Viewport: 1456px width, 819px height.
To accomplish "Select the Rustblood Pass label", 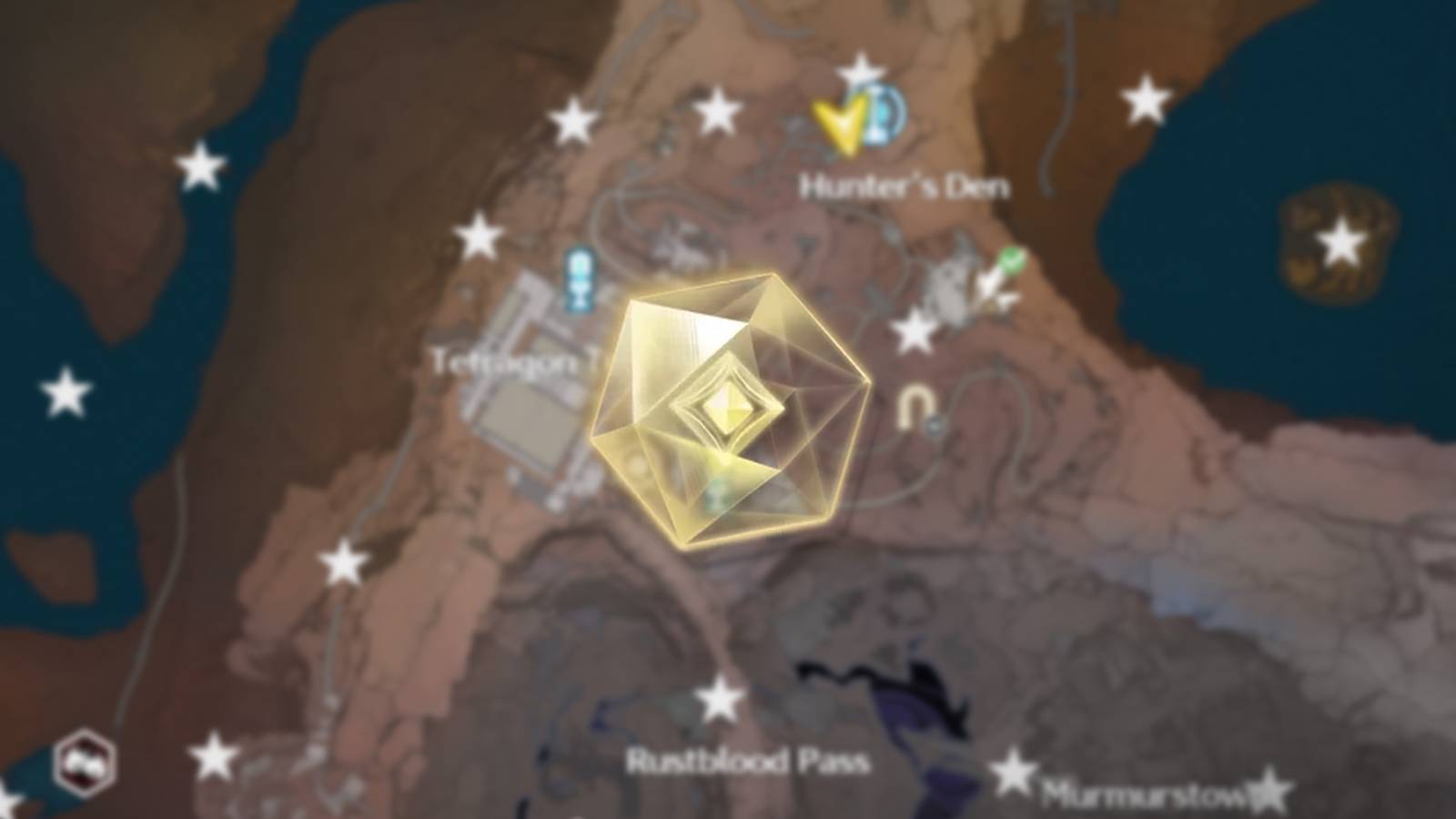I will pos(748,762).
